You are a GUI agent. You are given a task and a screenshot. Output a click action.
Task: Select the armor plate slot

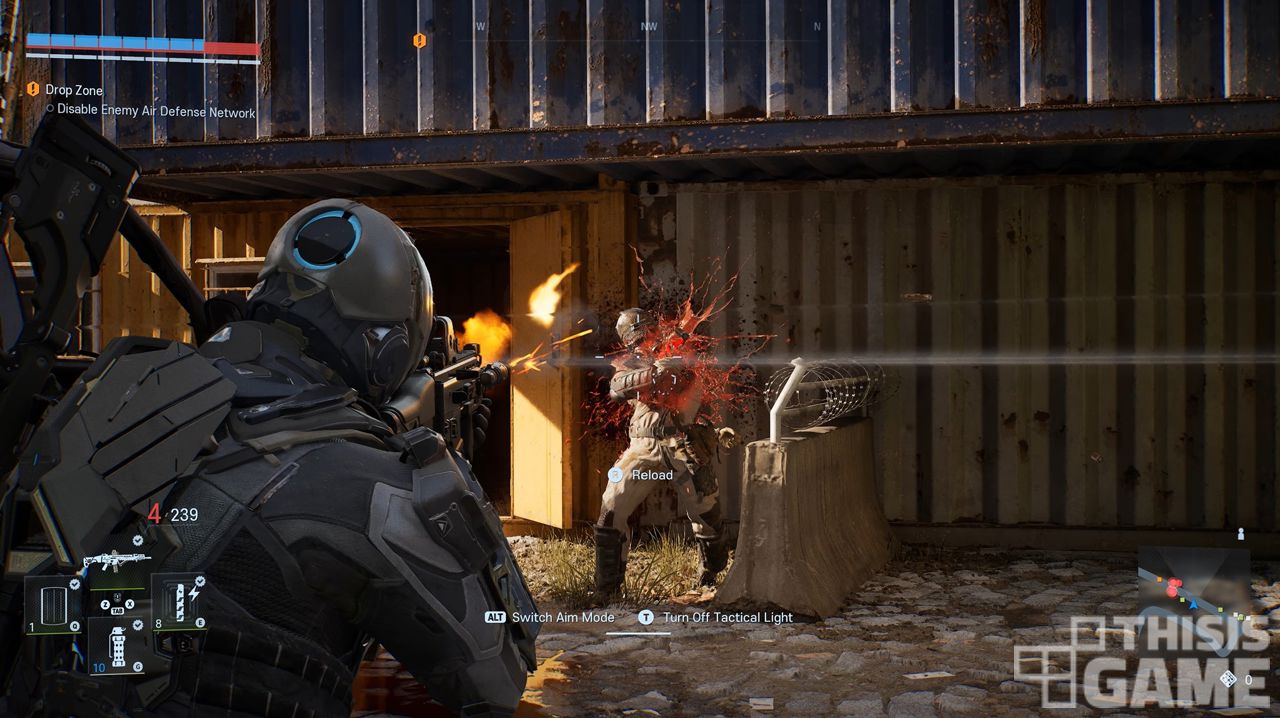[x=52, y=606]
